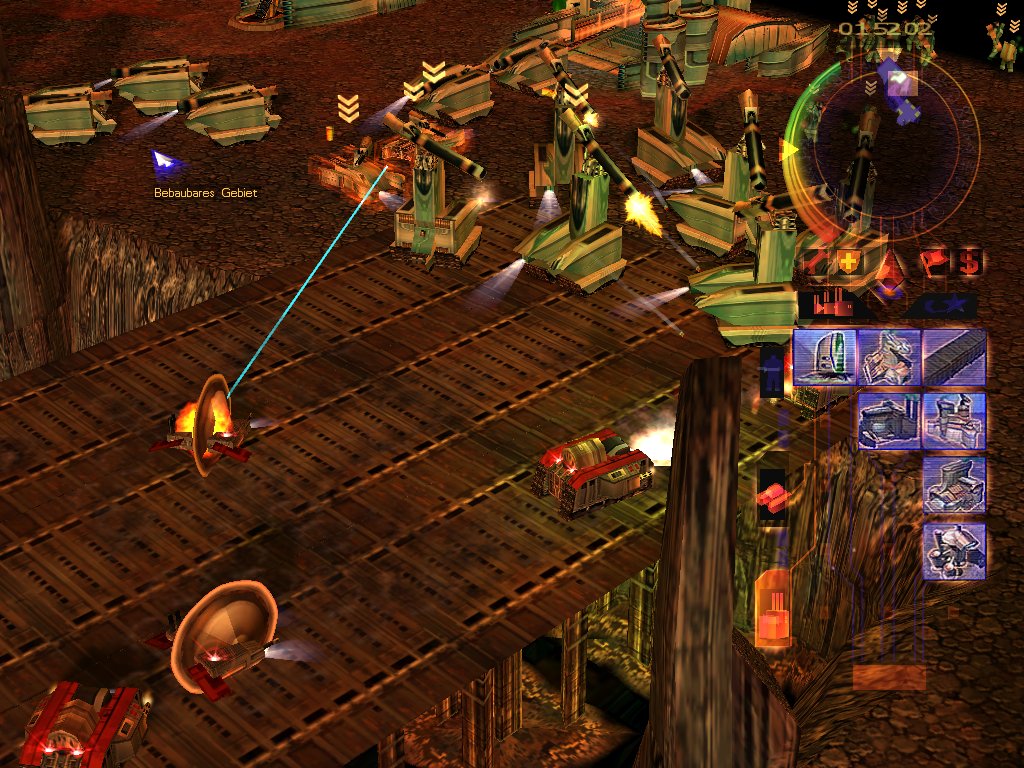Click the red flag icon

933,262
